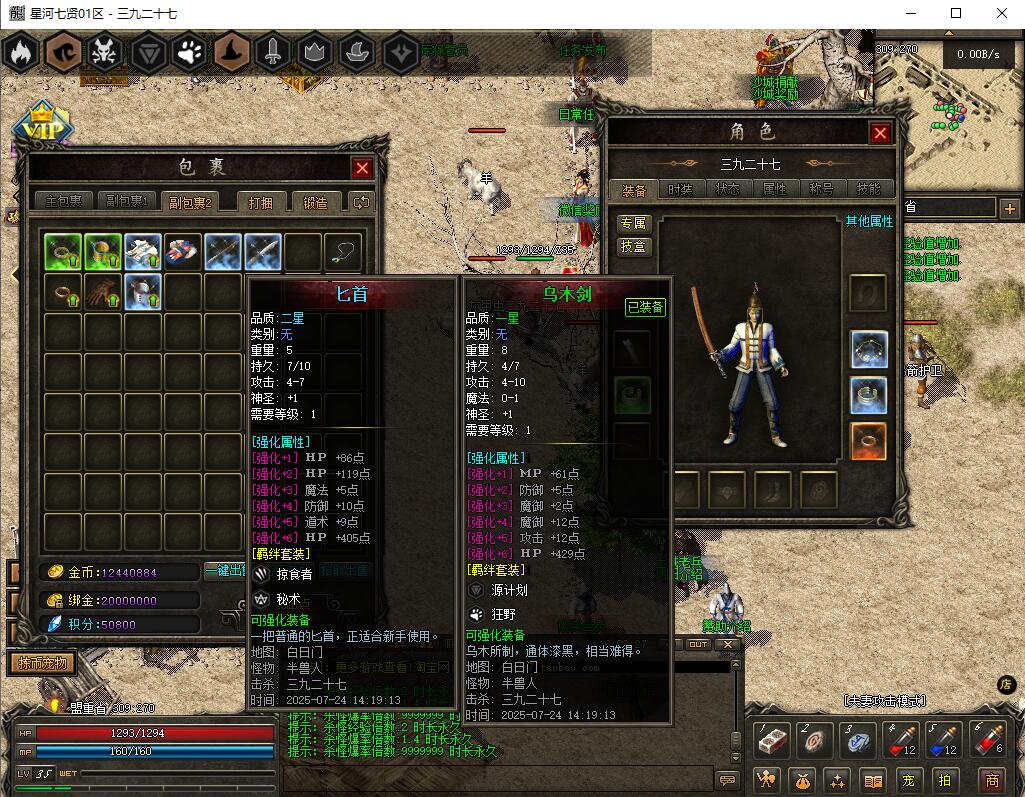View the 属性 attributes tab
Screen dimensions: 1025x797
pos(775,189)
